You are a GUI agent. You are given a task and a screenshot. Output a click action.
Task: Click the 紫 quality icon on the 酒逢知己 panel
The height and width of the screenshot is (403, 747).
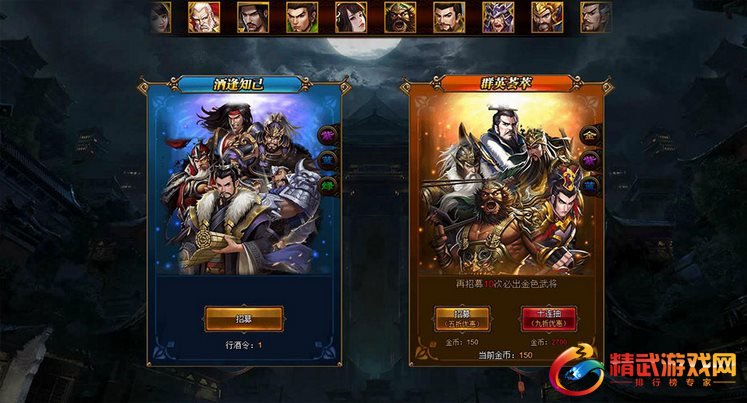coord(325,133)
